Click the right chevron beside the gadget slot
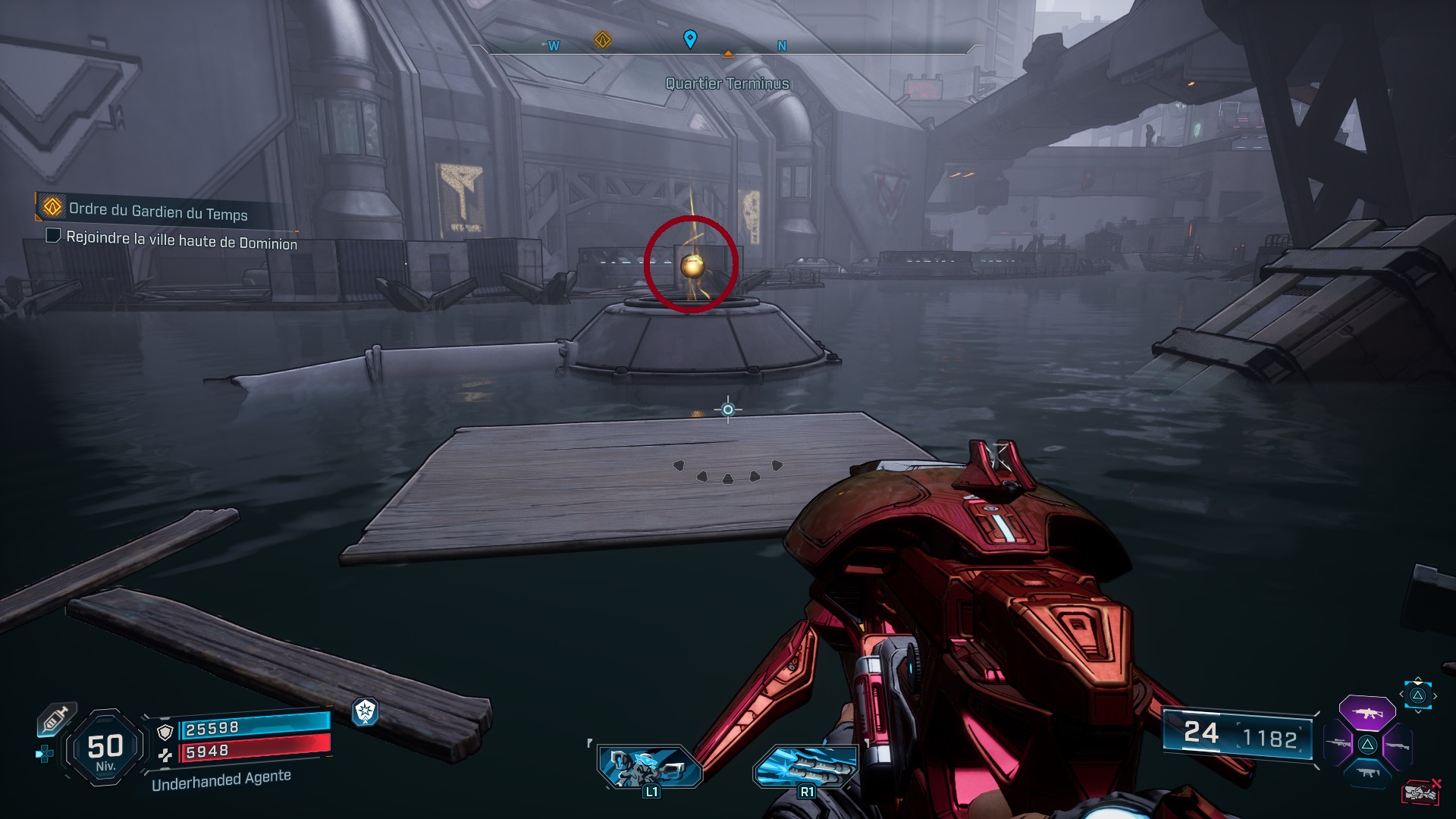The width and height of the screenshot is (1456, 819). (1435, 695)
